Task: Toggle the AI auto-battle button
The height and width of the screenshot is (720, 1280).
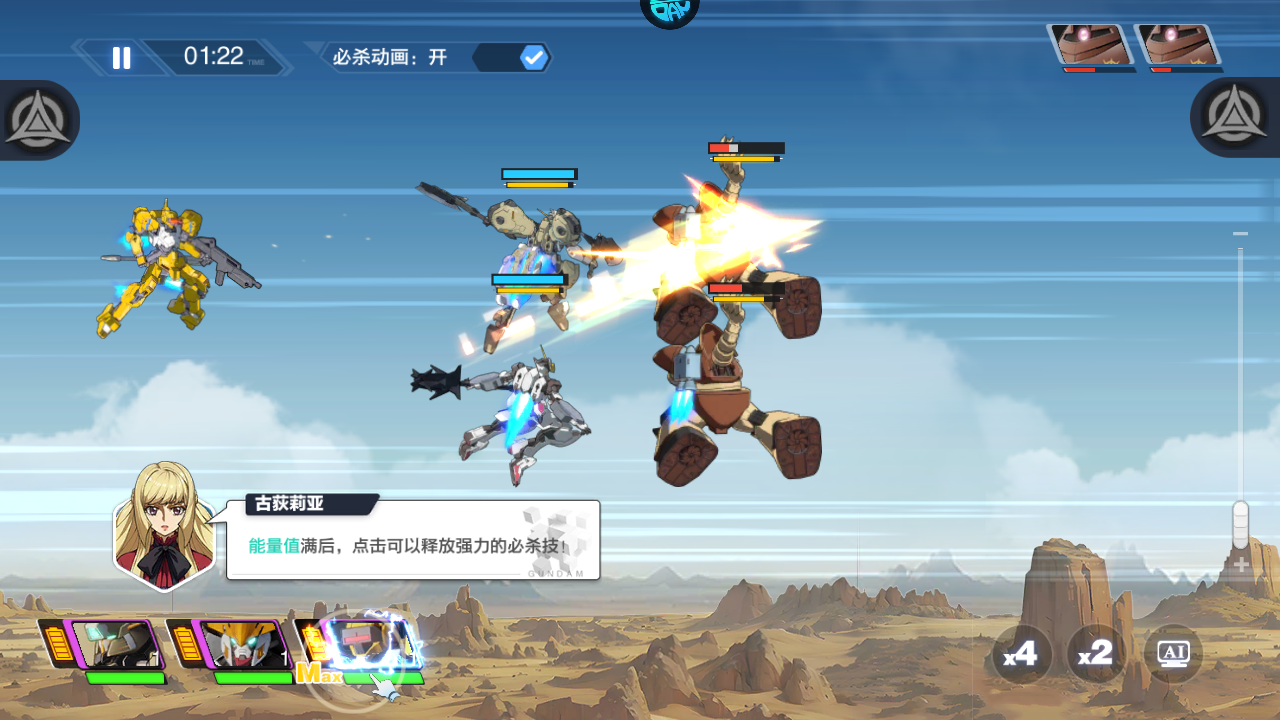Action: [1172, 654]
